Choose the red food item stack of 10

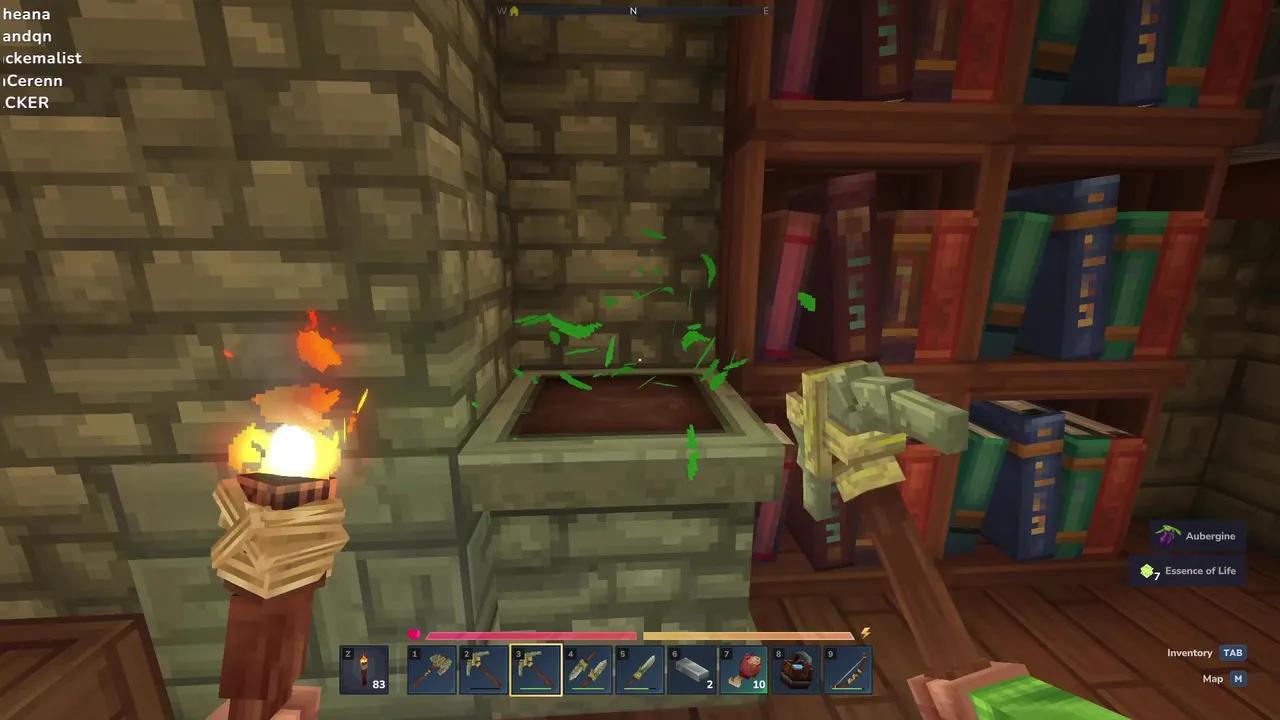coord(744,669)
